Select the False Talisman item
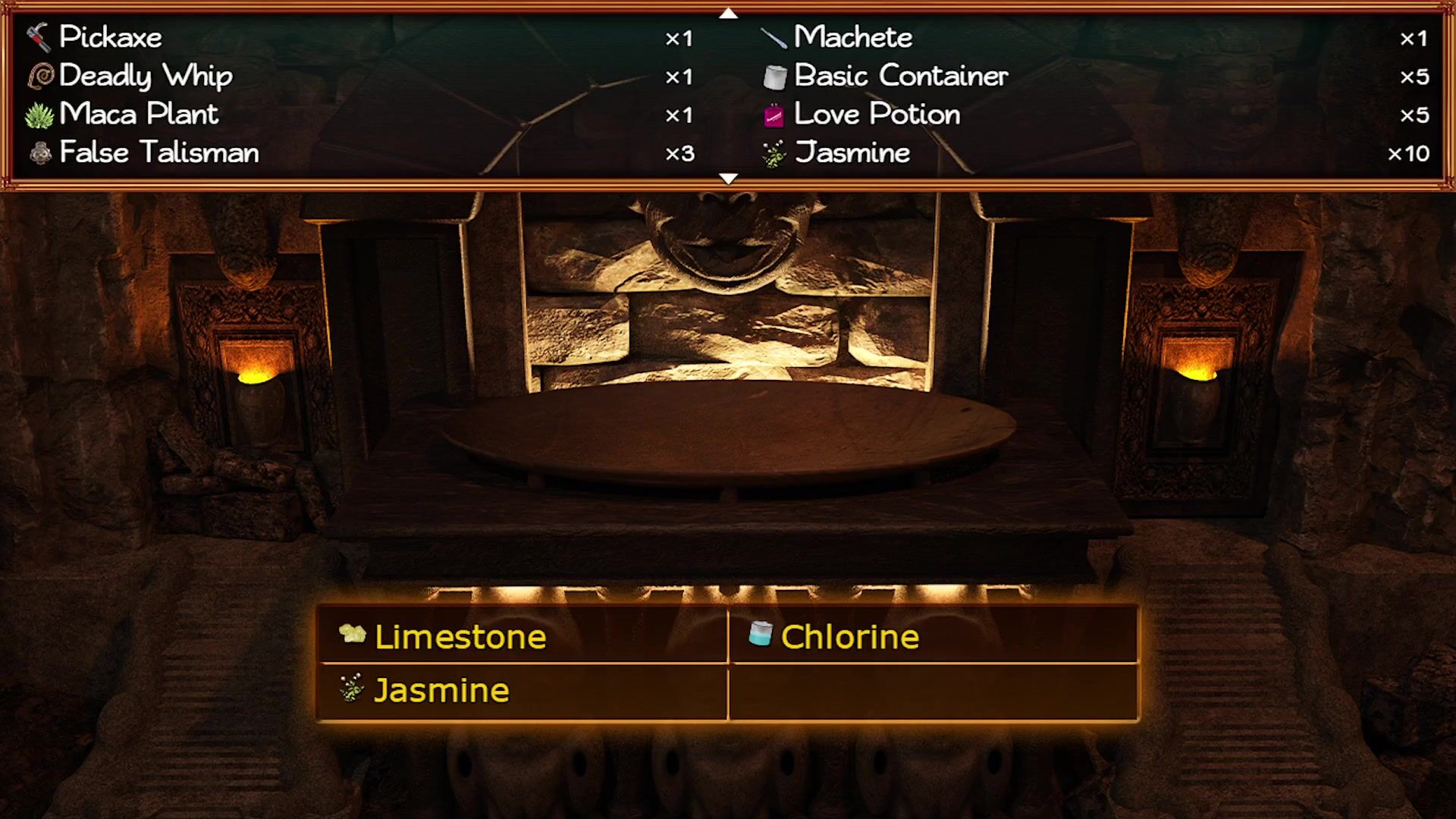This screenshot has width=1456, height=819. coord(158,152)
